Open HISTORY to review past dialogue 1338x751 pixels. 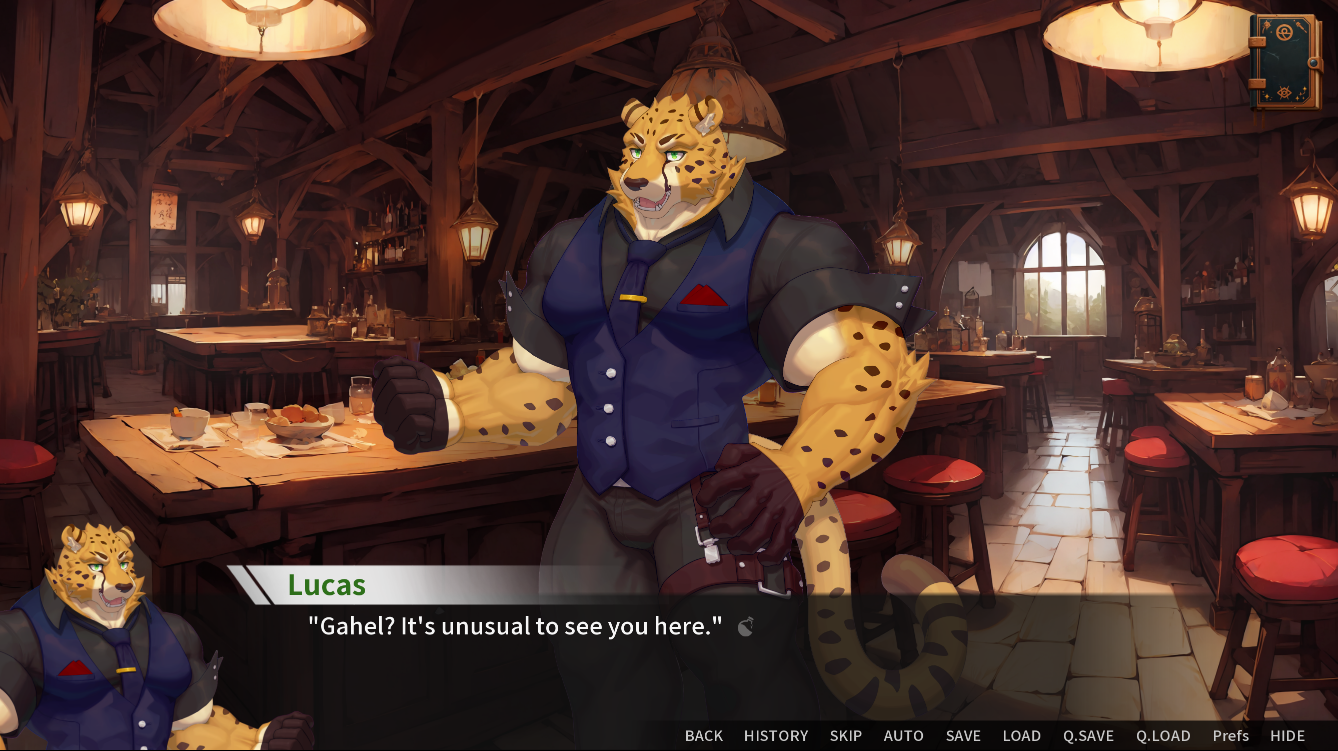tap(776, 735)
